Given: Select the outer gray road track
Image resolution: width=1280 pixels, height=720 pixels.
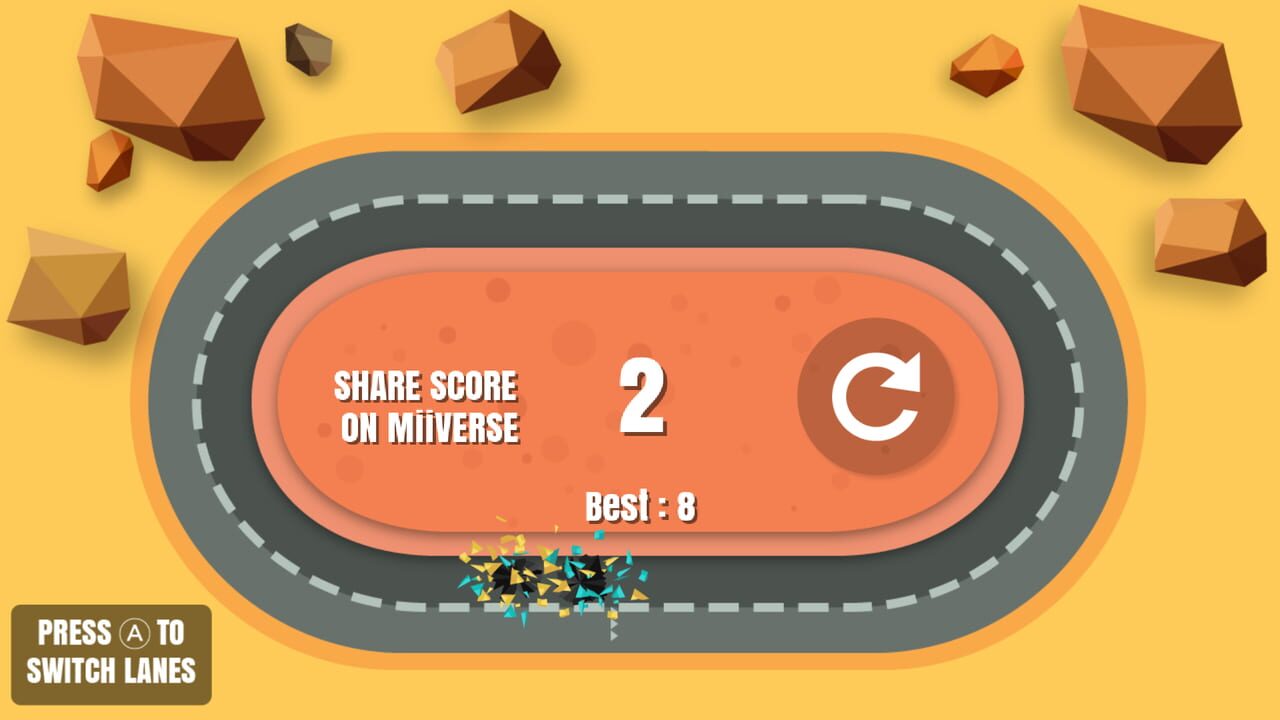Looking at the screenshot, I should 640,177.
